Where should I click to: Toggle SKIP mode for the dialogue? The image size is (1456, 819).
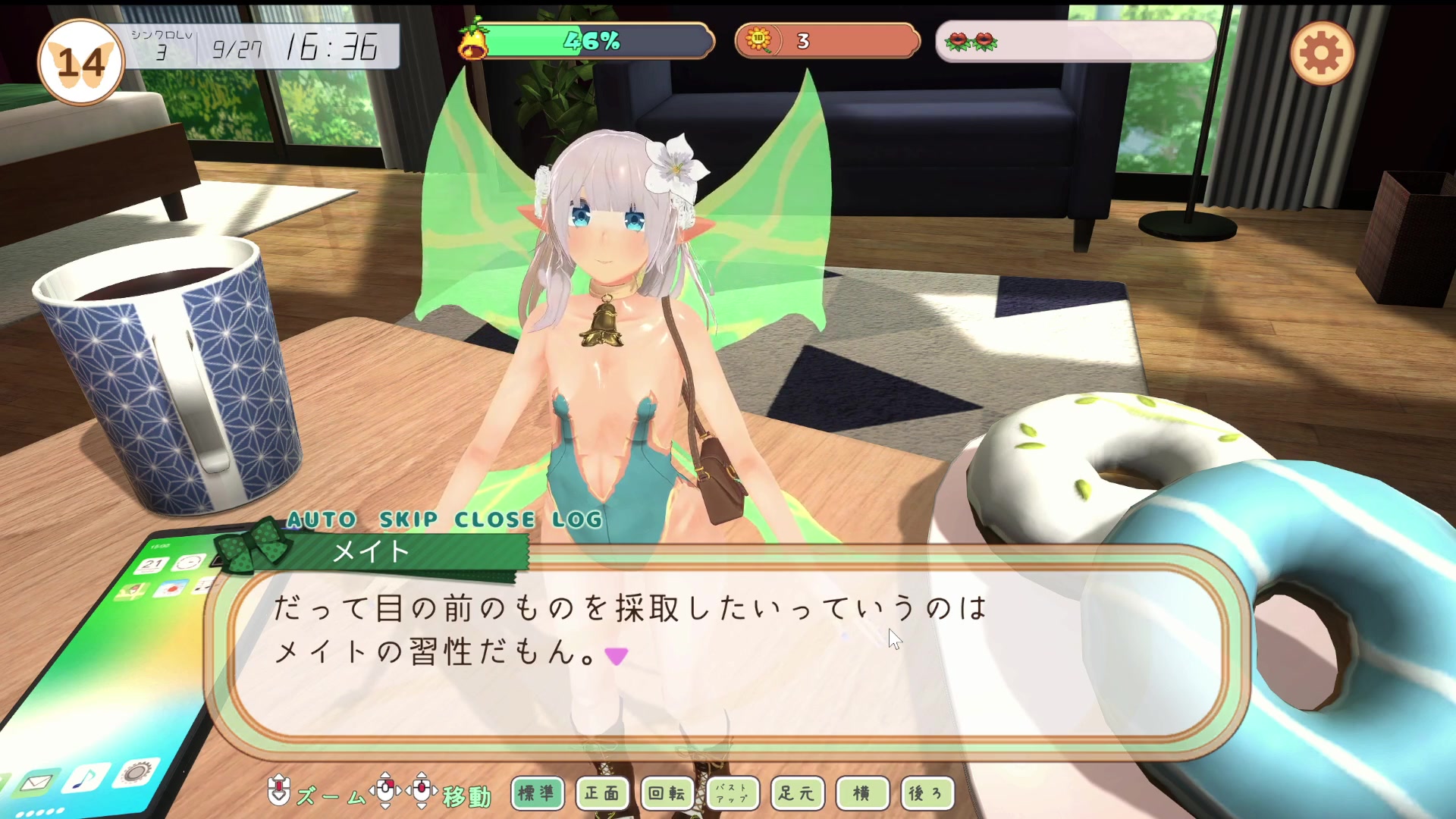point(408,519)
